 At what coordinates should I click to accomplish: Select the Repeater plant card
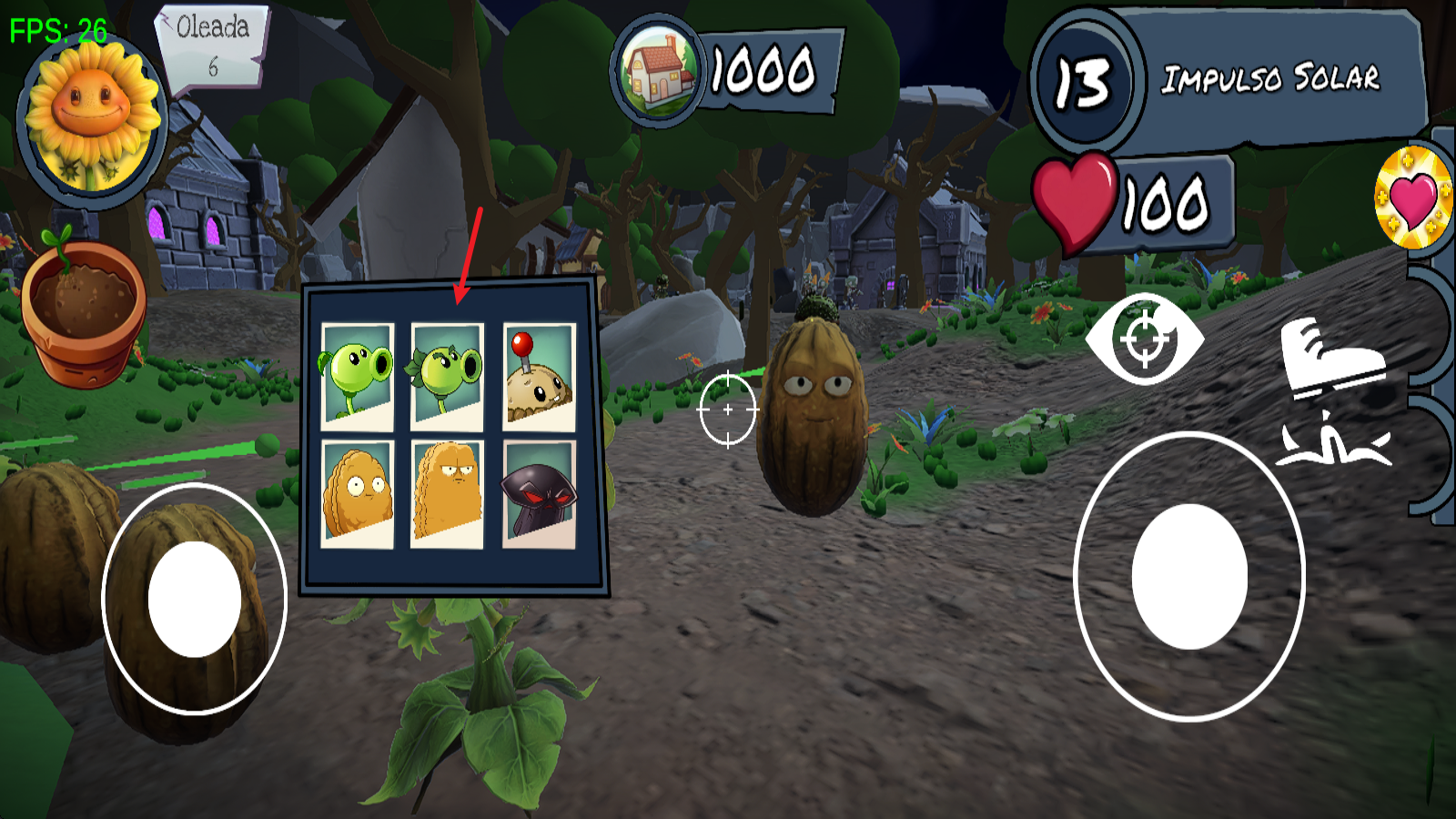(446, 375)
